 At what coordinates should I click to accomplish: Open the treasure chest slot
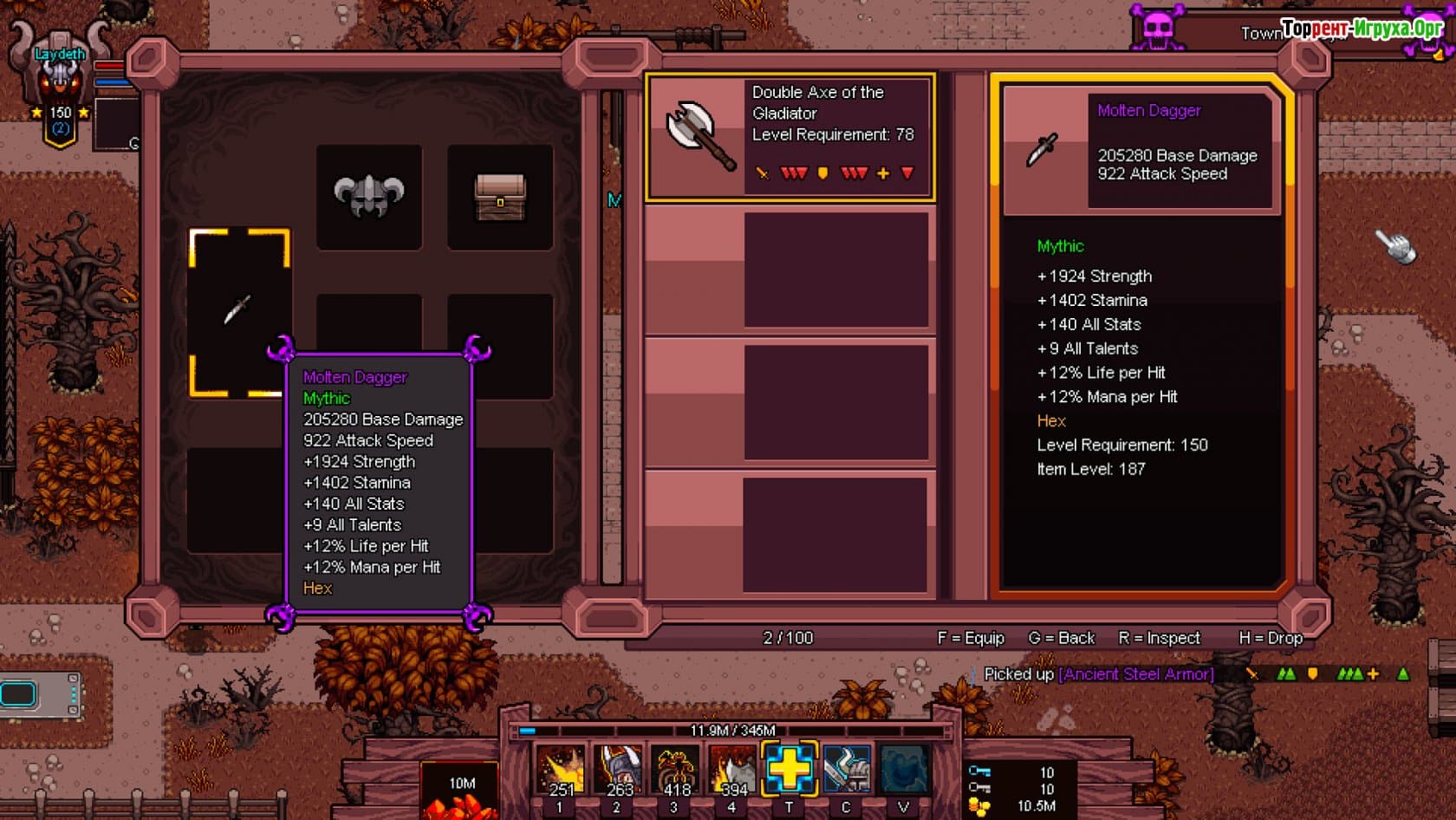tap(500, 197)
